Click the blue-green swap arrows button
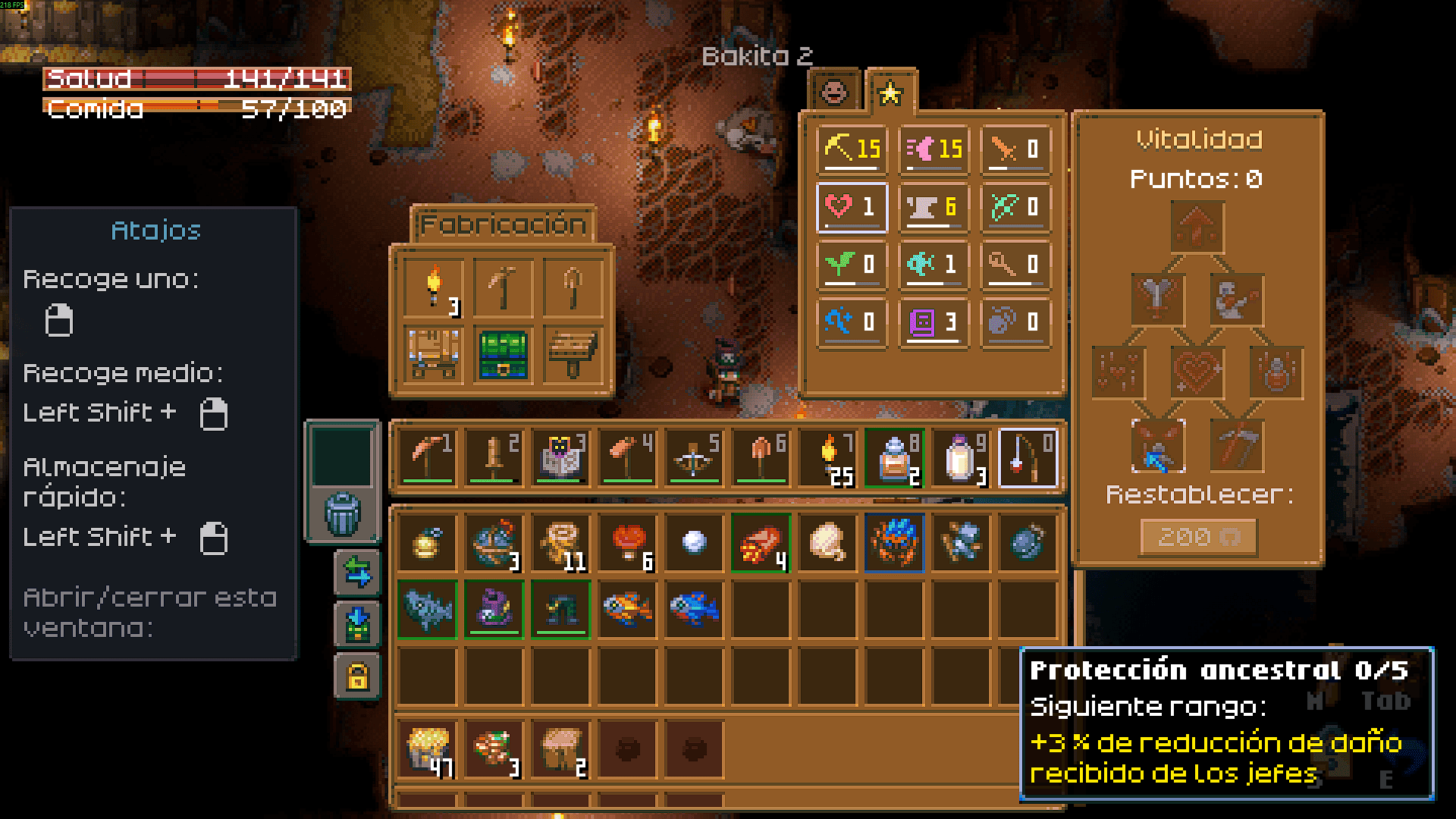 (357, 572)
